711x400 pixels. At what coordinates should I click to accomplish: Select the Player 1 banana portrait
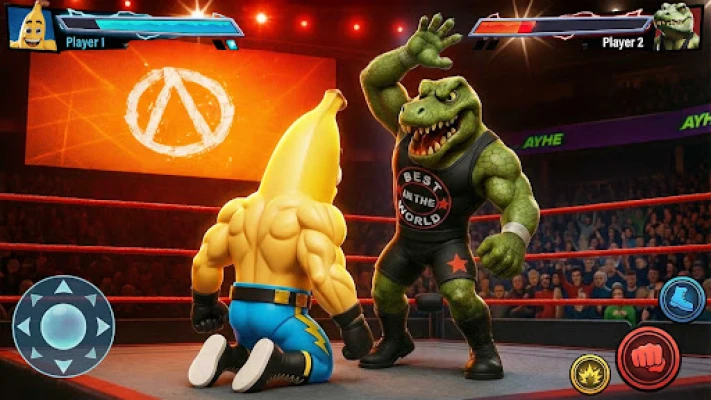pos(30,24)
